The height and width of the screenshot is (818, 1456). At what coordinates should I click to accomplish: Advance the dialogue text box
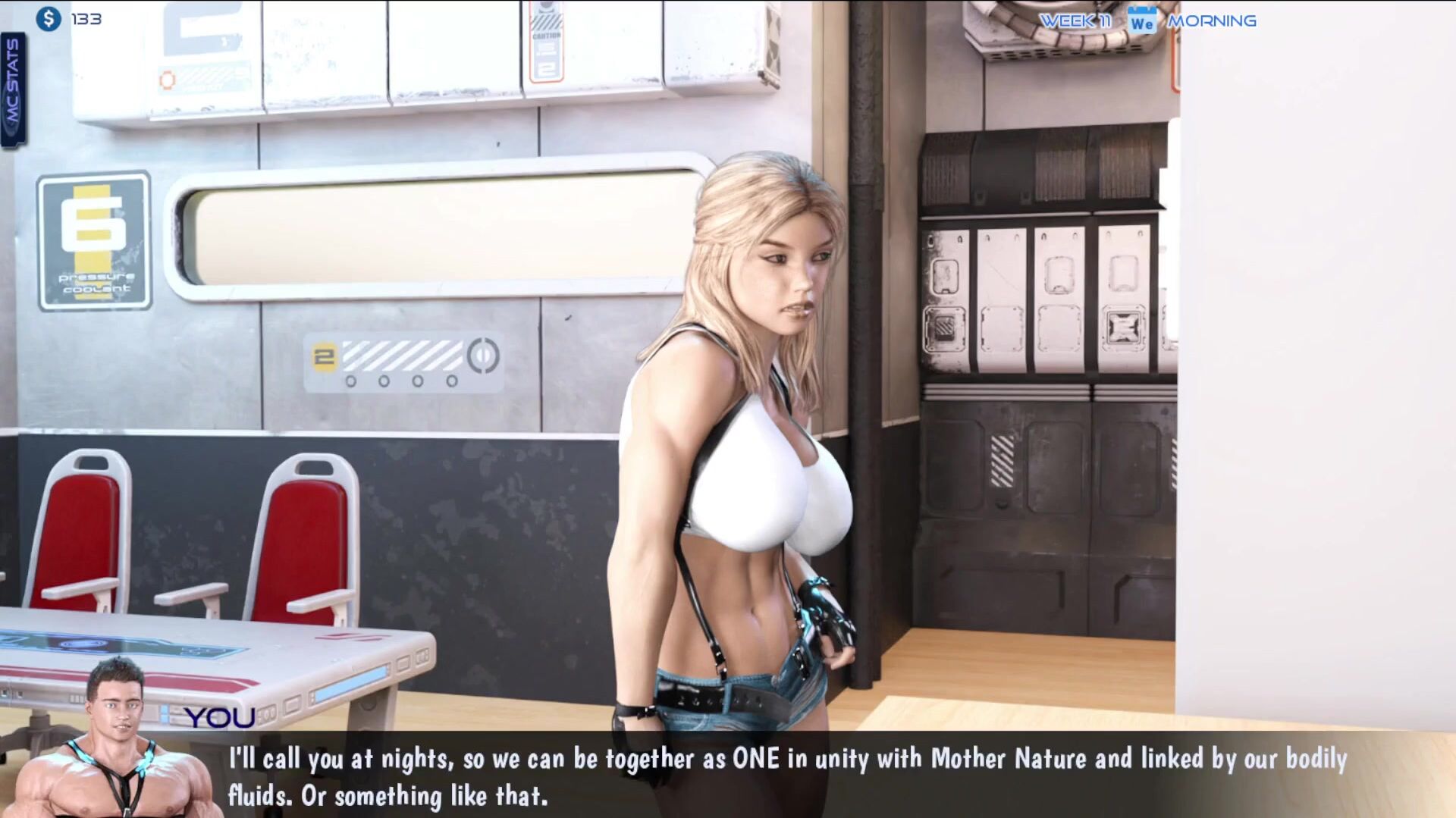(787, 776)
